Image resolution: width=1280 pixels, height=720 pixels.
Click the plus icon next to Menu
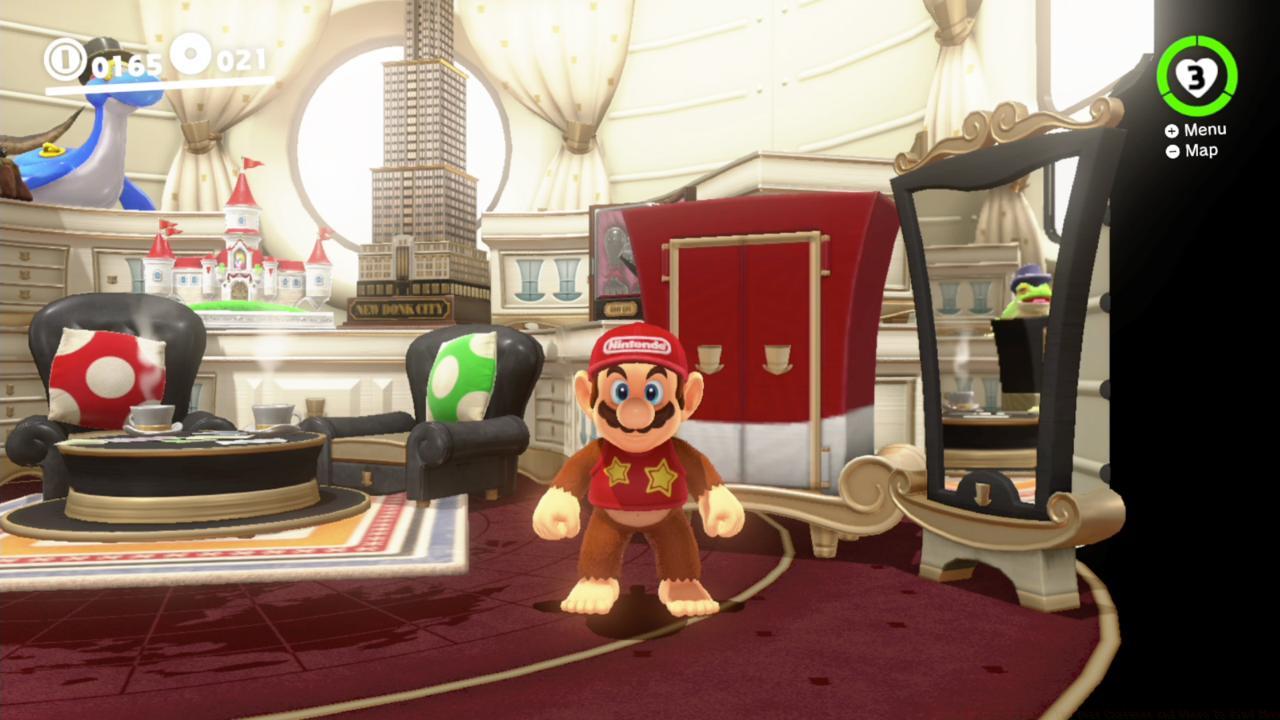(x=1171, y=129)
